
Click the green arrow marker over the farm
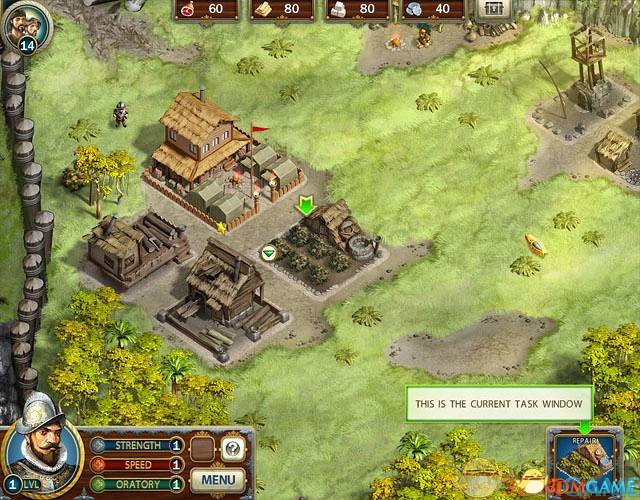tap(305, 206)
